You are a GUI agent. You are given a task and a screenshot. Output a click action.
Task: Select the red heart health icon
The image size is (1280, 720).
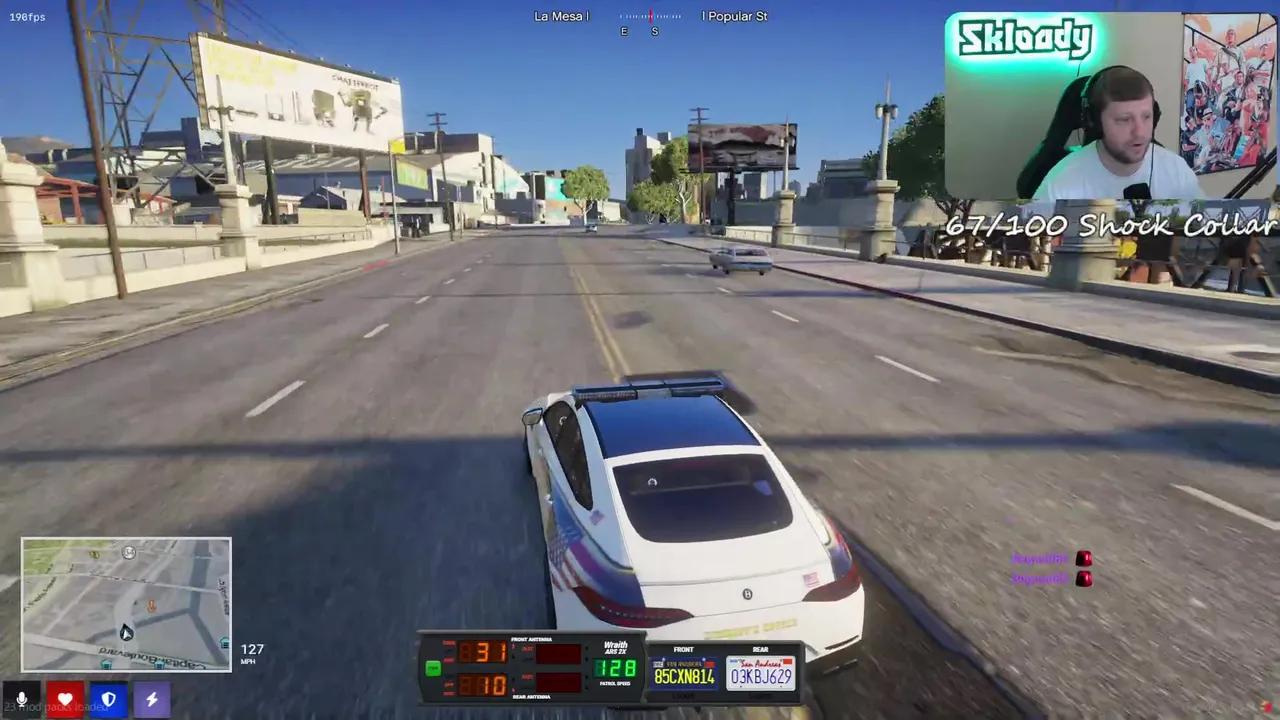click(x=64, y=699)
